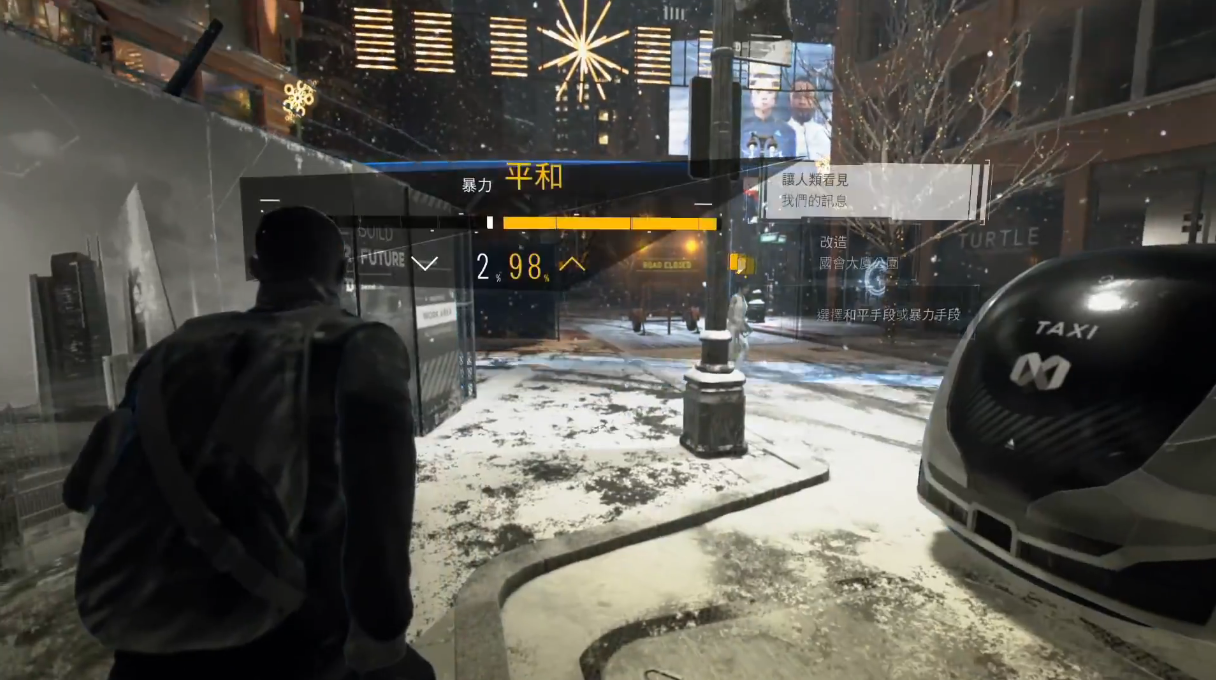Select the 讓人類看見我們的訊息 objective panel
1216x680 pixels.
point(872,193)
